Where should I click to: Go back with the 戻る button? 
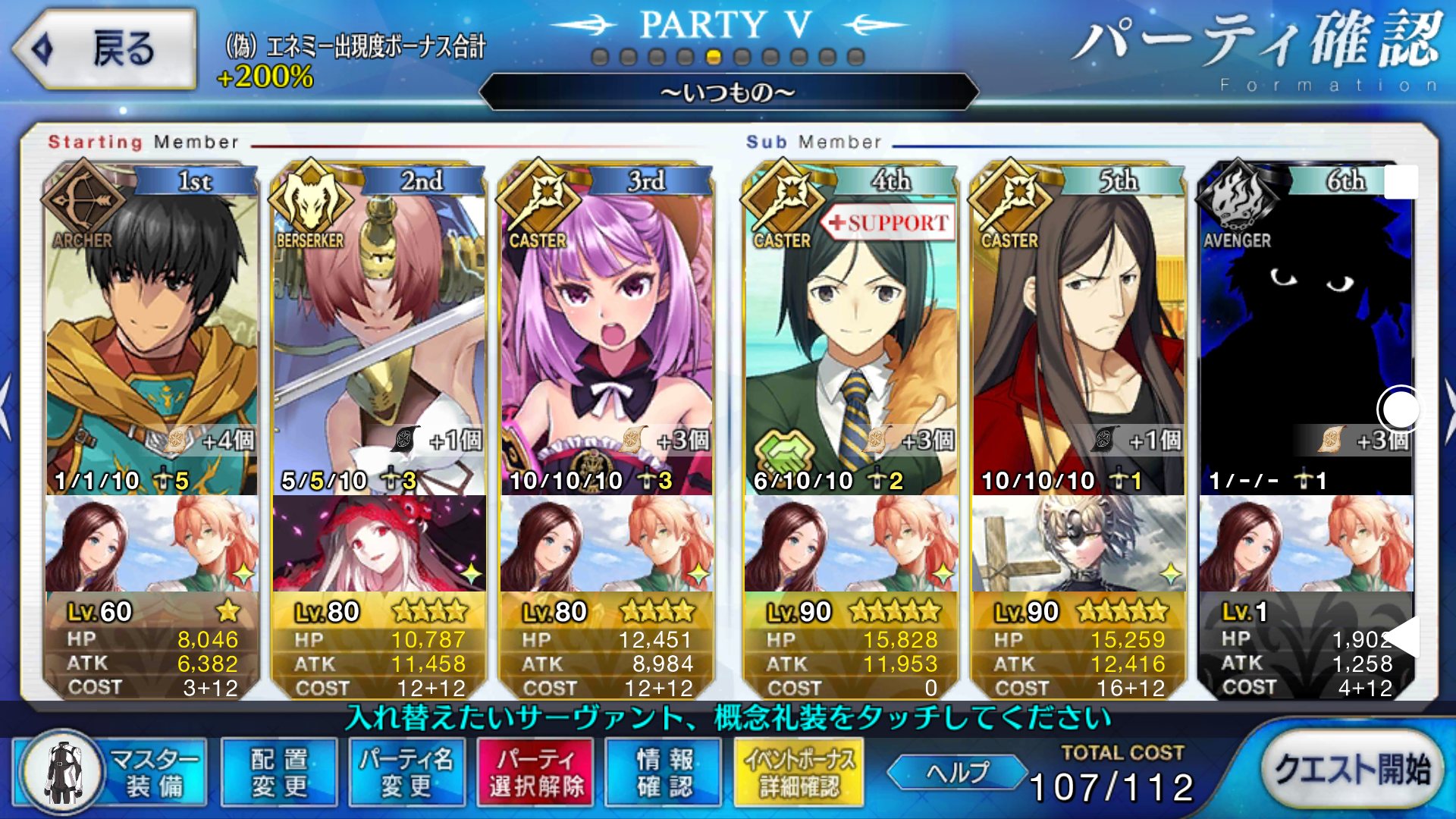(x=105, y=49)
